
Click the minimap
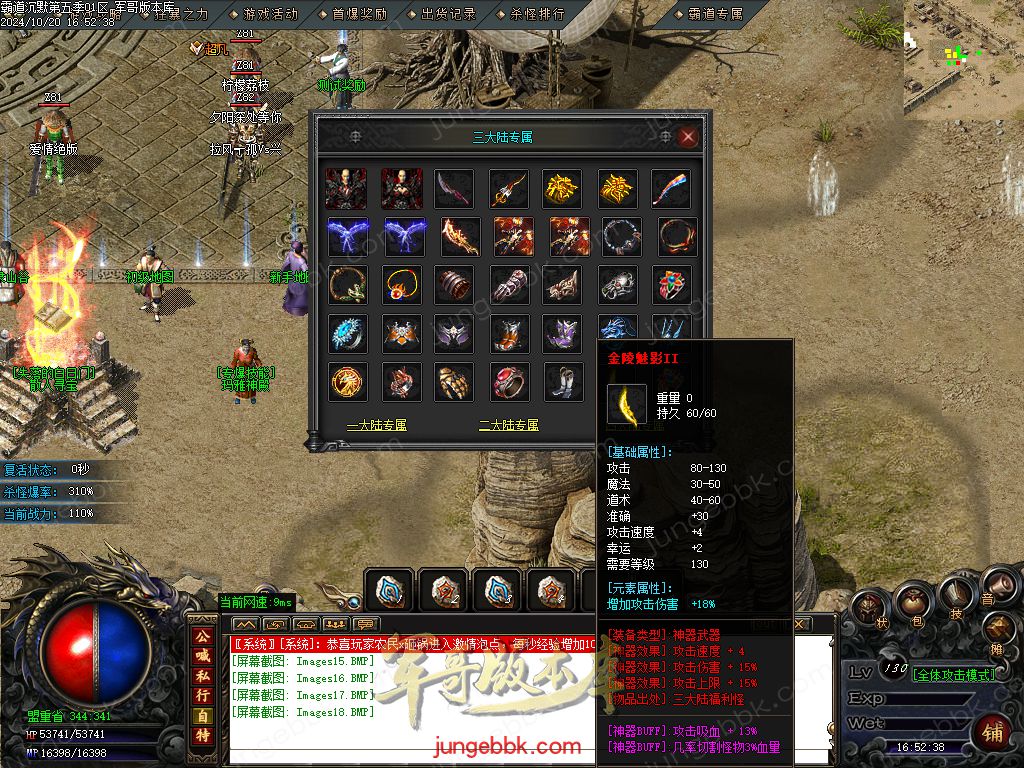click(963, 55)
